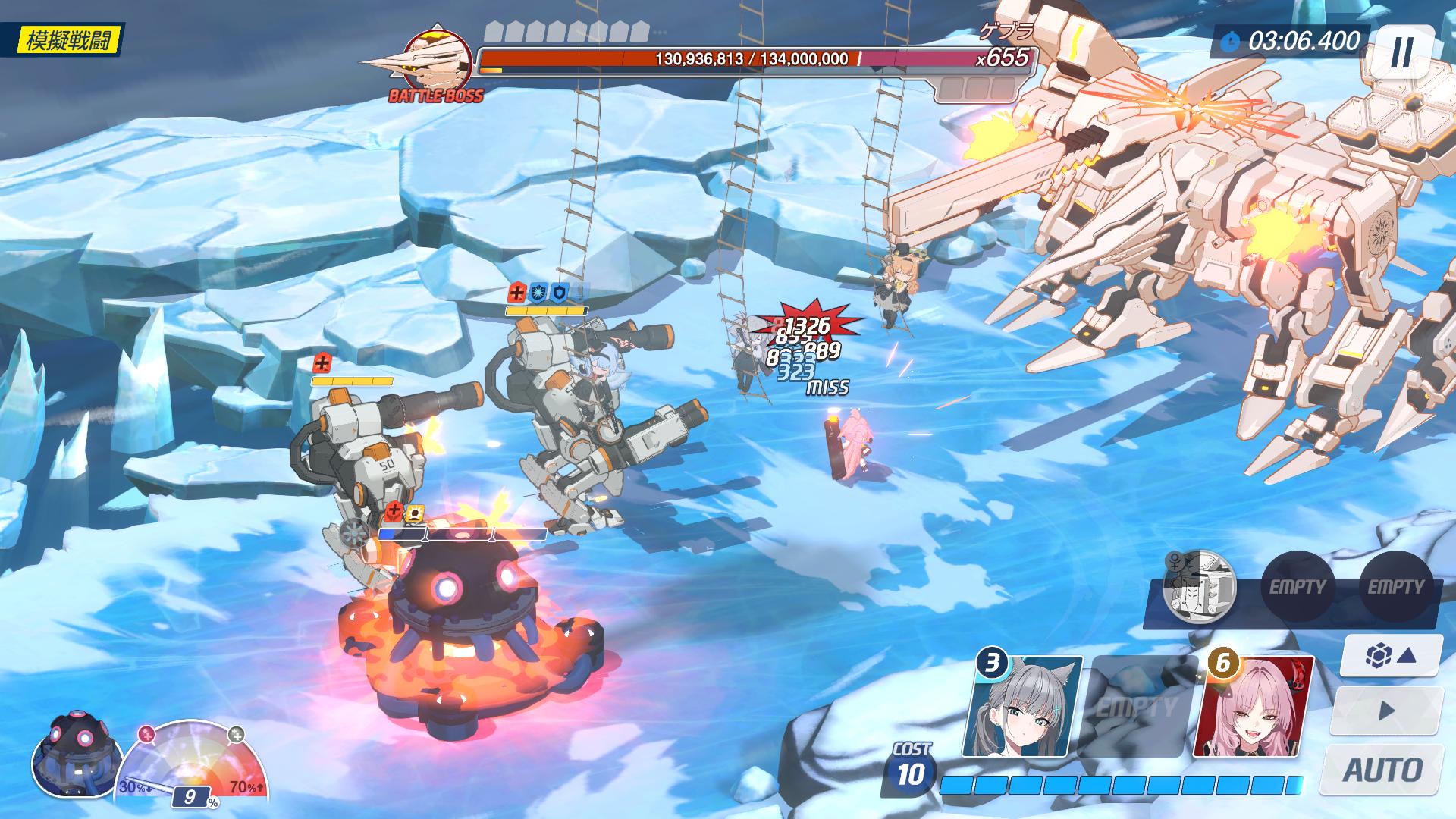Use the gray wolf-eared student's cost-3 skill
Viewport: 1456px width, 819px height.
[1022, 707]
